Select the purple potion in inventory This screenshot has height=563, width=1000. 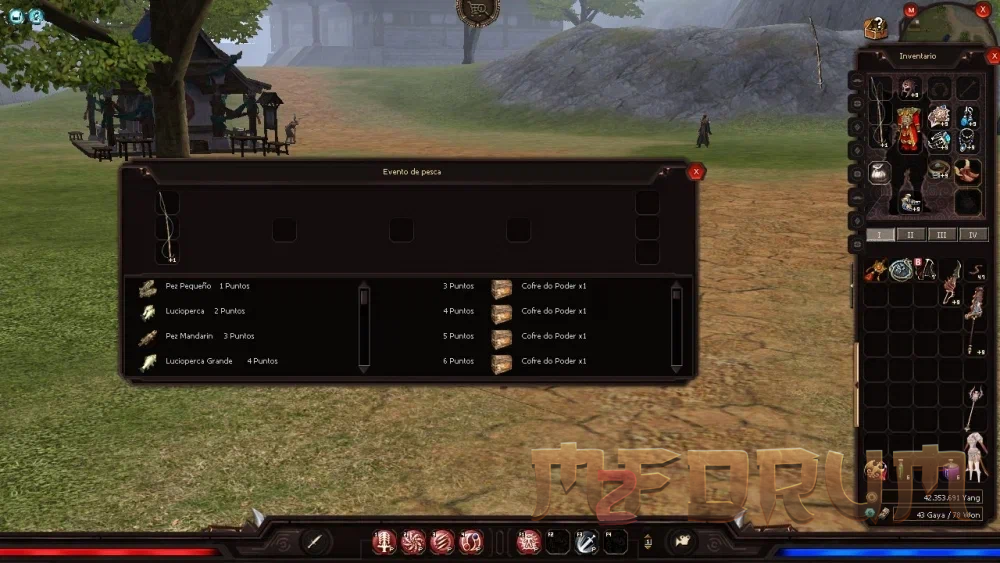point(951,470)
